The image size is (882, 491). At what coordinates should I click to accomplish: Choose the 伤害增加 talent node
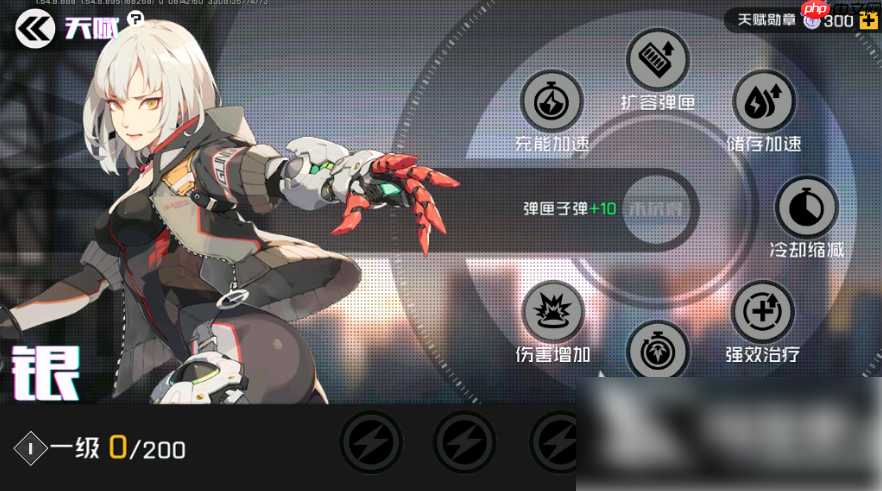552,312
